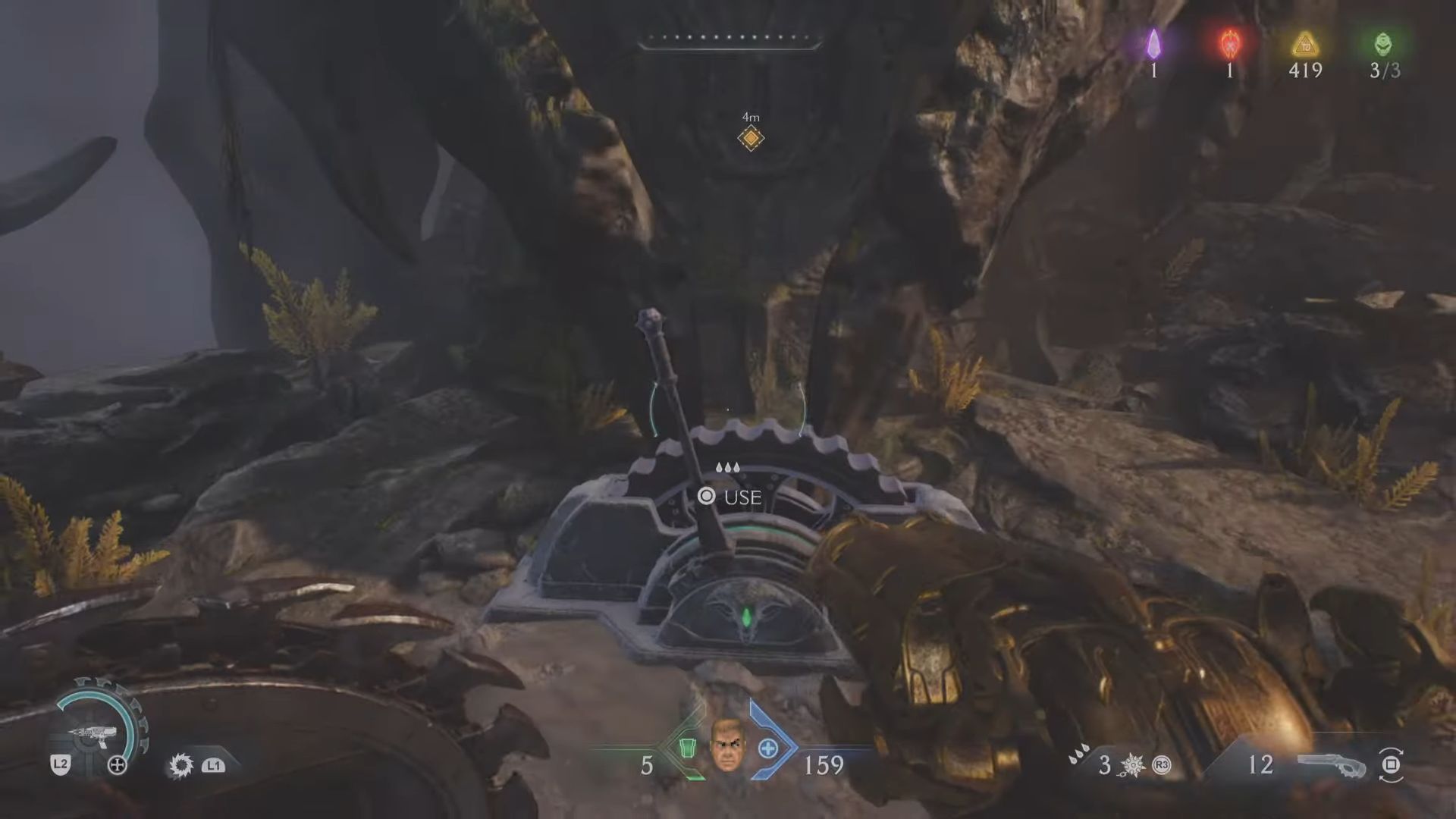Select the gold triangle currency icon

pos(1305,44)
